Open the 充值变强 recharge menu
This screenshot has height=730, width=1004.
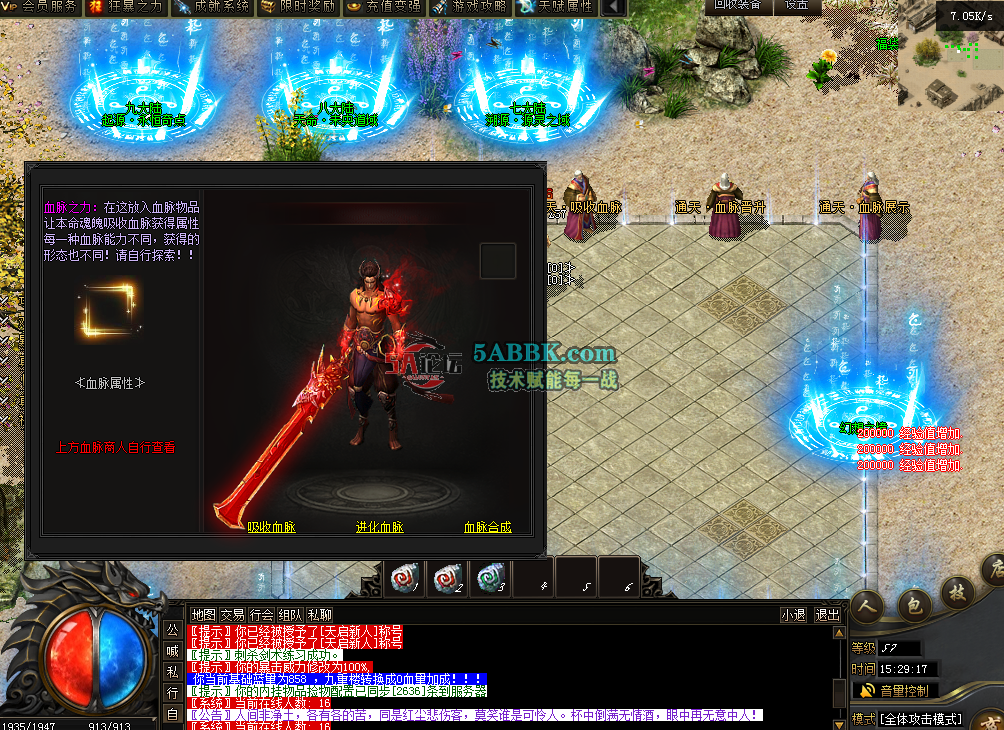click(x=384, y=7)
